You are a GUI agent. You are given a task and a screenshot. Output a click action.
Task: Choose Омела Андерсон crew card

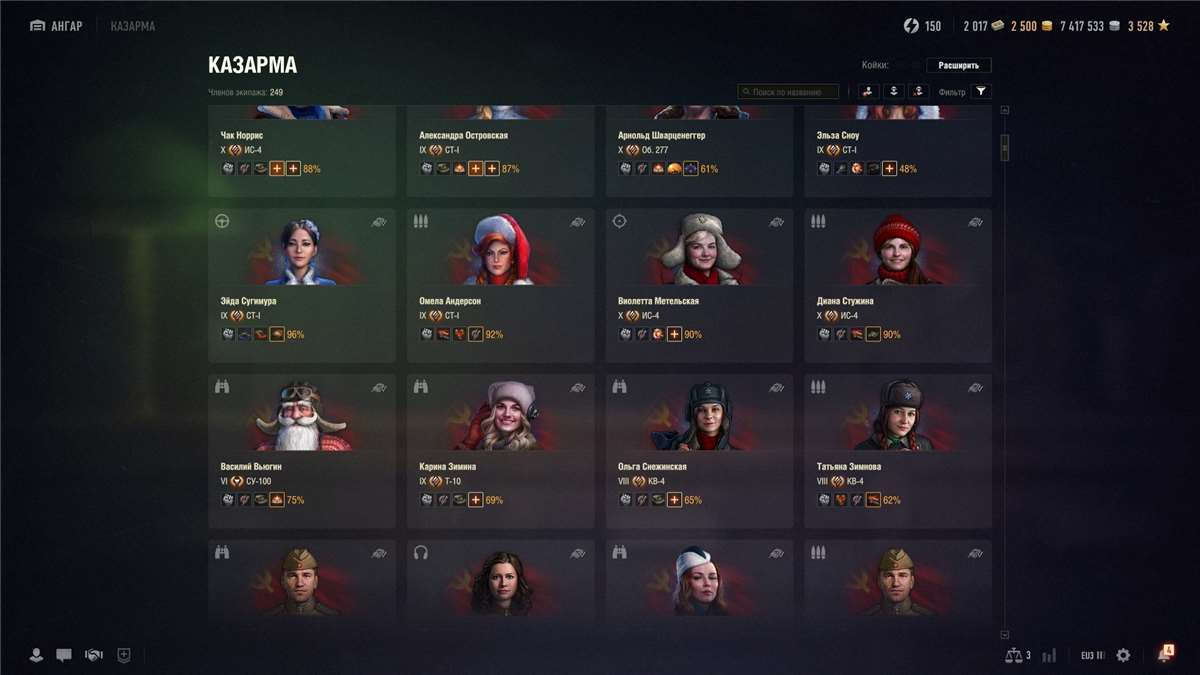pyautogui.click(x=500, y=285)
